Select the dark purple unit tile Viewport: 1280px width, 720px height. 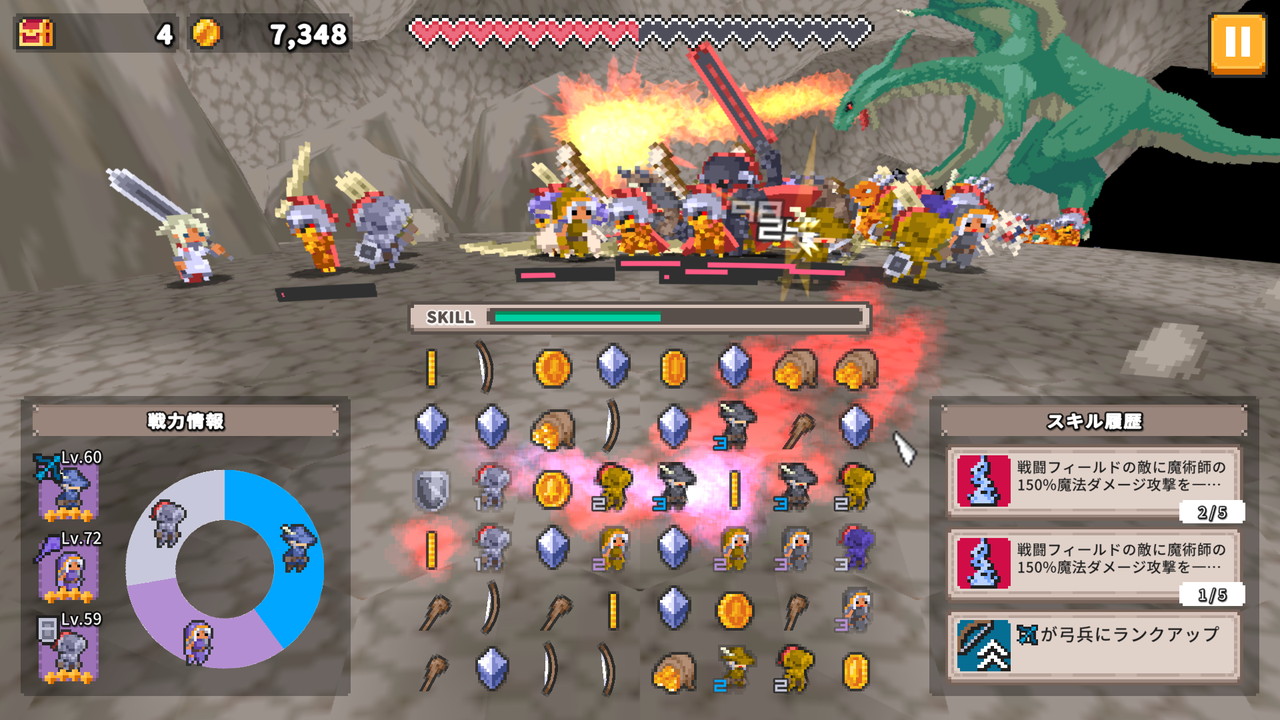tap(856, 549)
